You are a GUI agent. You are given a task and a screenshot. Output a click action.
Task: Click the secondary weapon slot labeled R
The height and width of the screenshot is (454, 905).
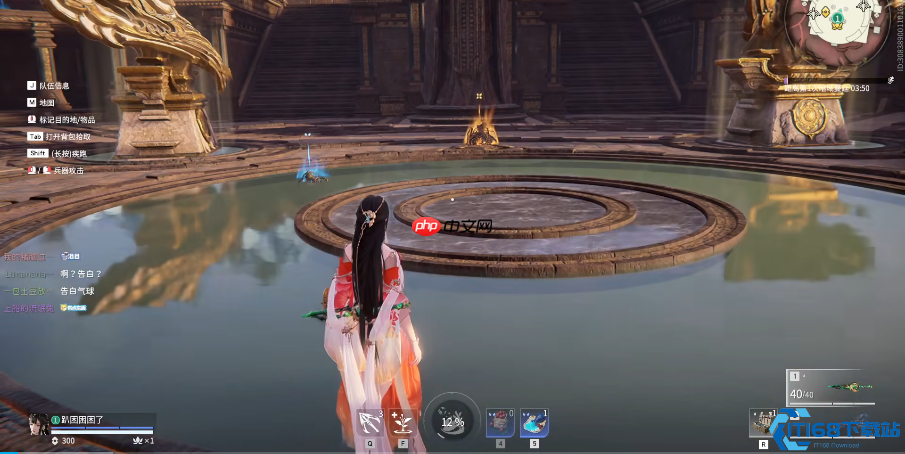[x=764, y=422]
